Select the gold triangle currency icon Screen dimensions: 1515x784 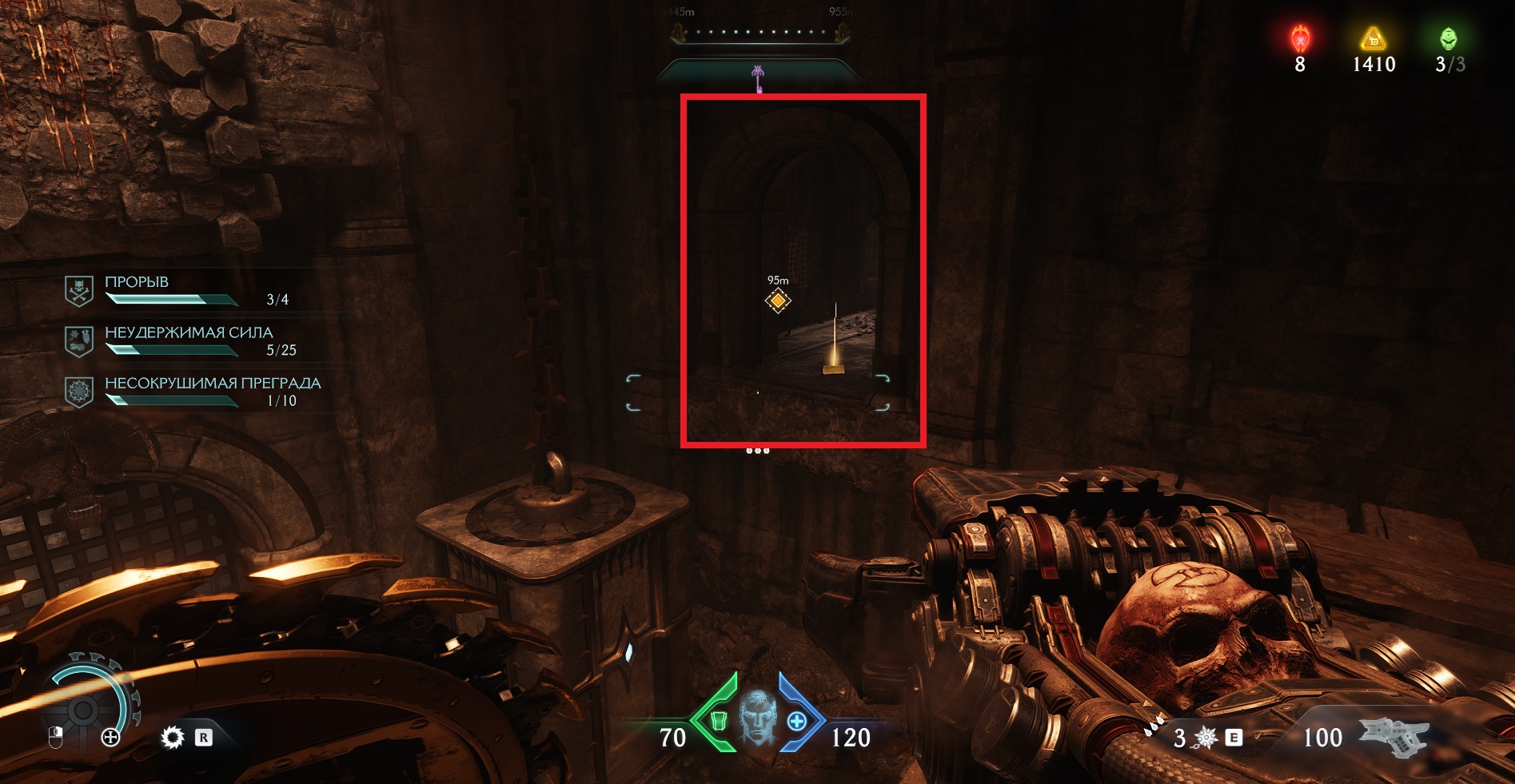click(x=1373, y=38)
